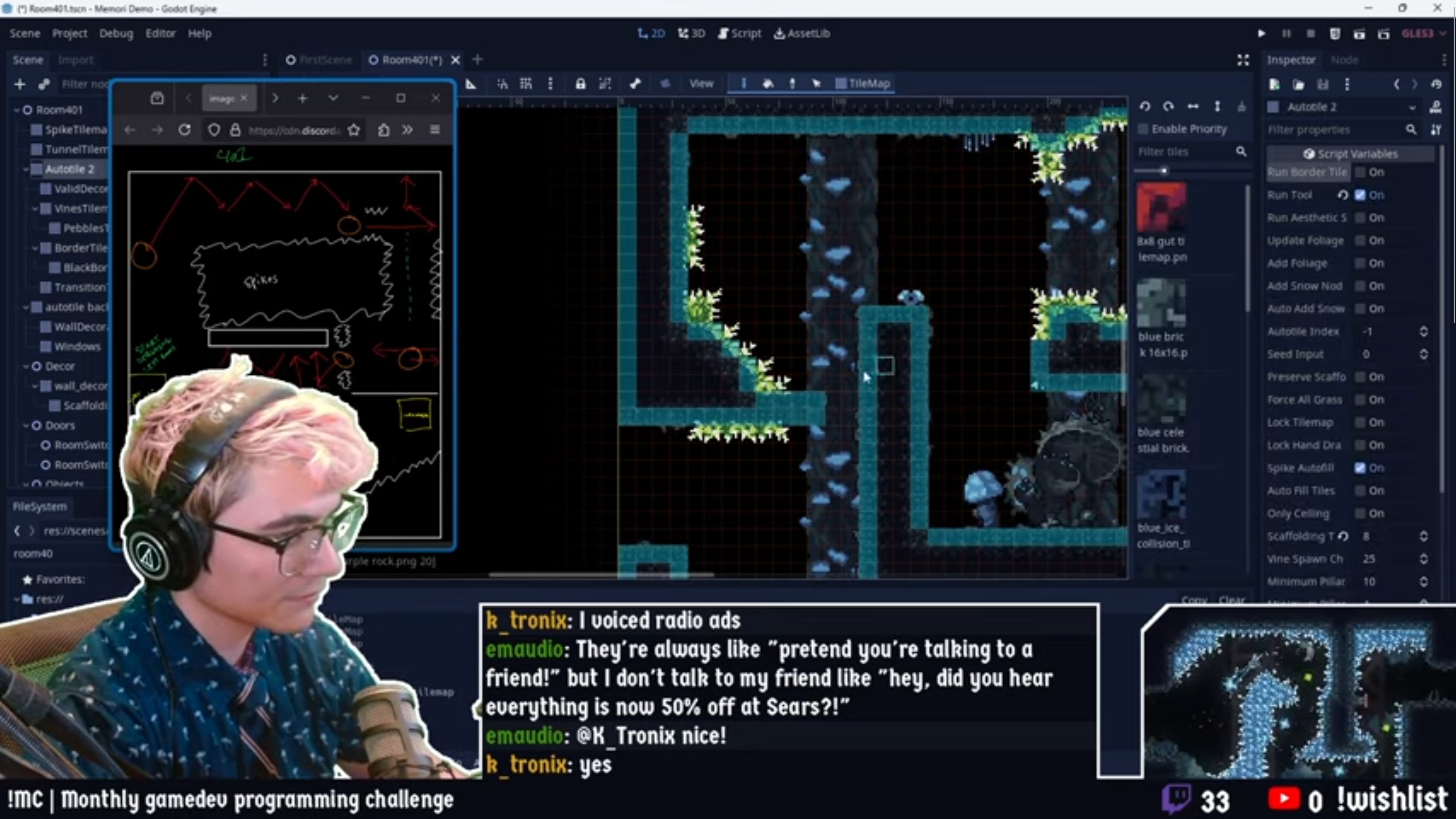
Task: Toggle the Run Tool checkbox
Action: coord(1360,195)
